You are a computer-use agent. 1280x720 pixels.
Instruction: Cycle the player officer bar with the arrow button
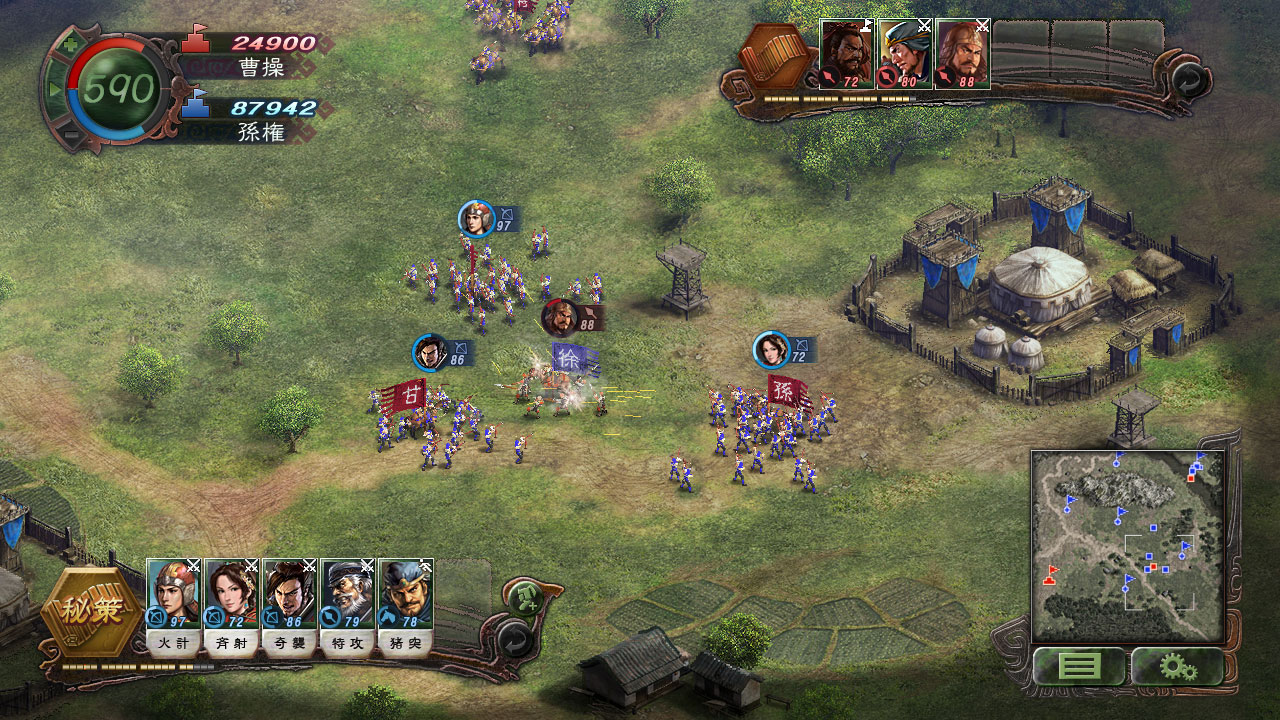(x=514, y=637)
